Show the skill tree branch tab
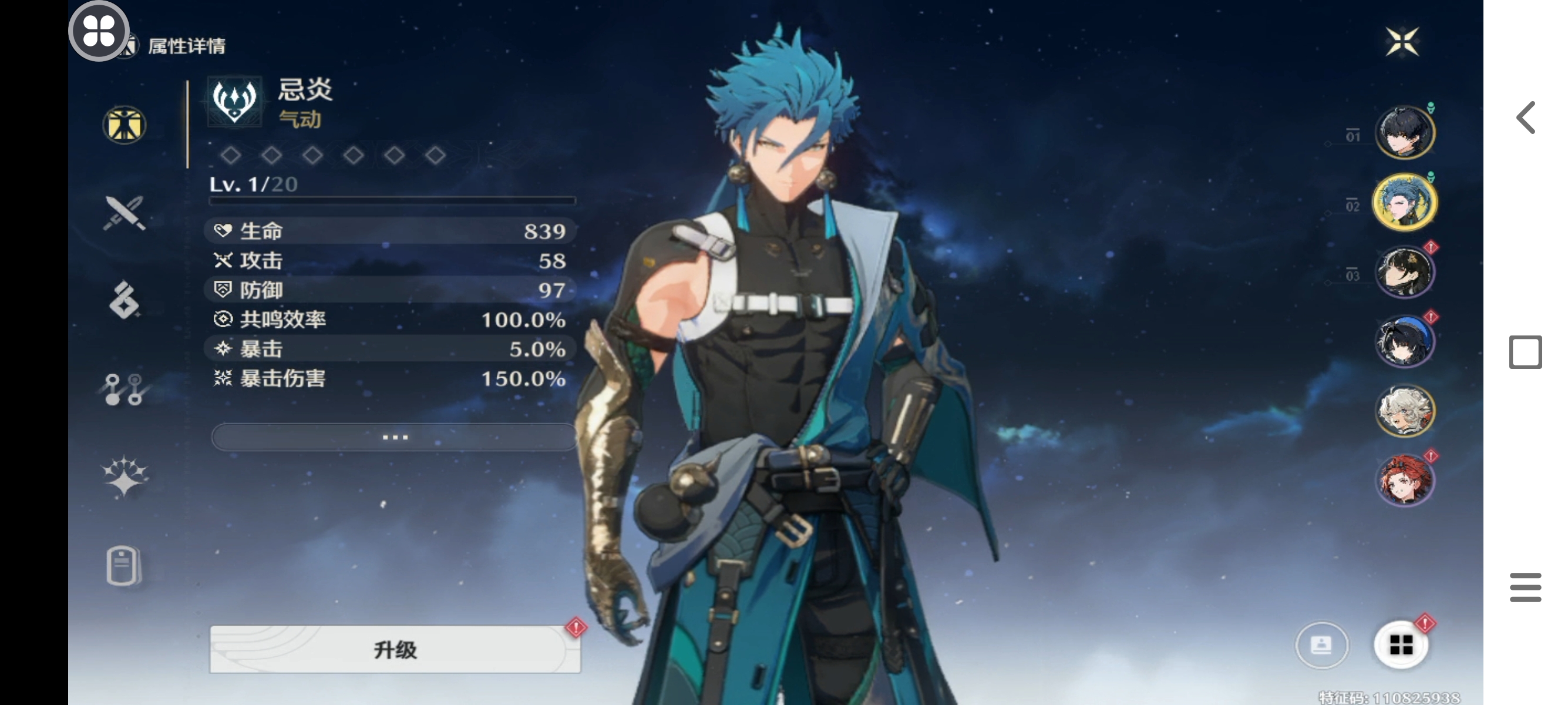The image size is (1568, 705). [124, 389]
